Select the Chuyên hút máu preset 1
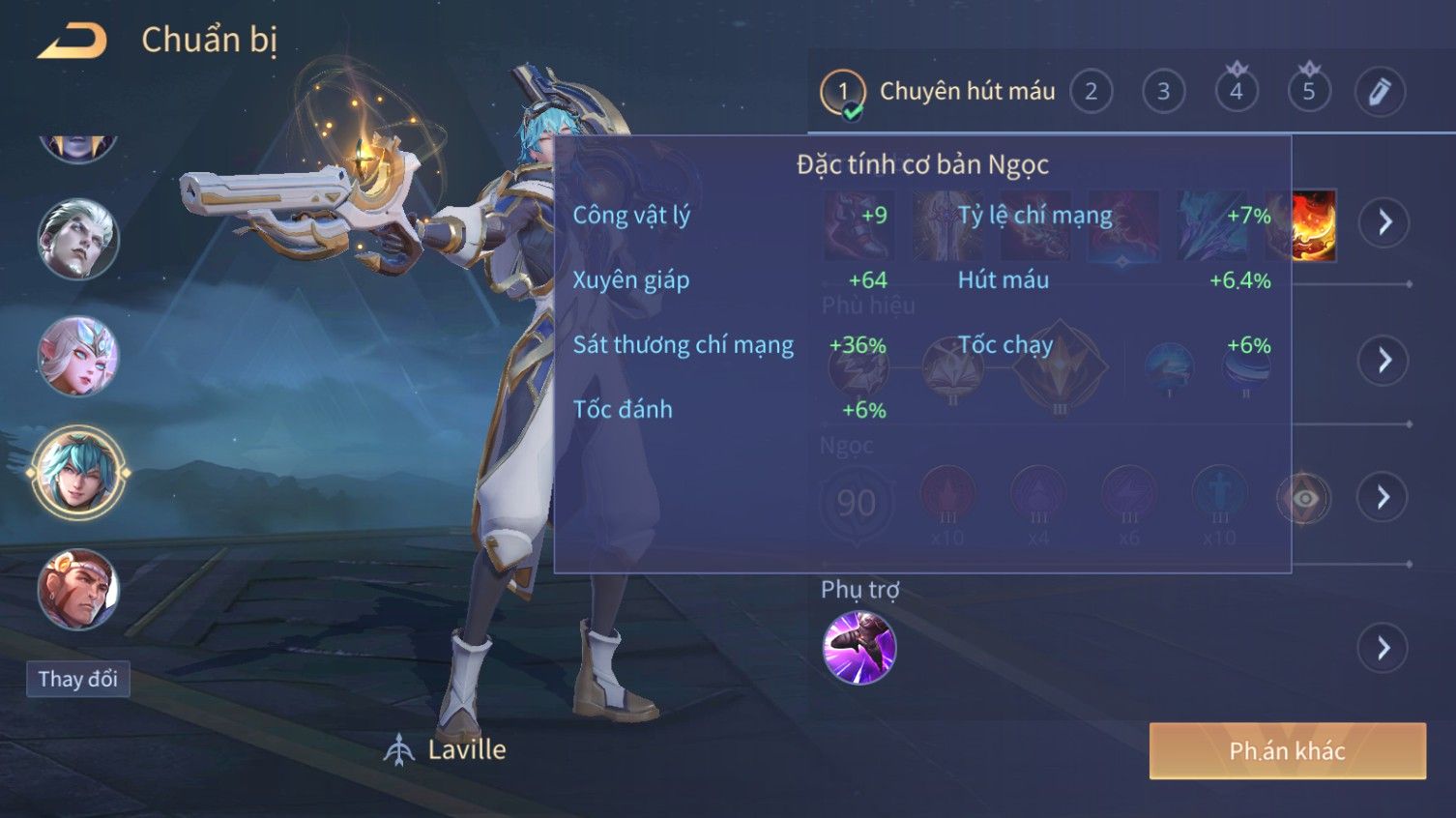Viewport: 1456px width, 818px height. (843, 93)
